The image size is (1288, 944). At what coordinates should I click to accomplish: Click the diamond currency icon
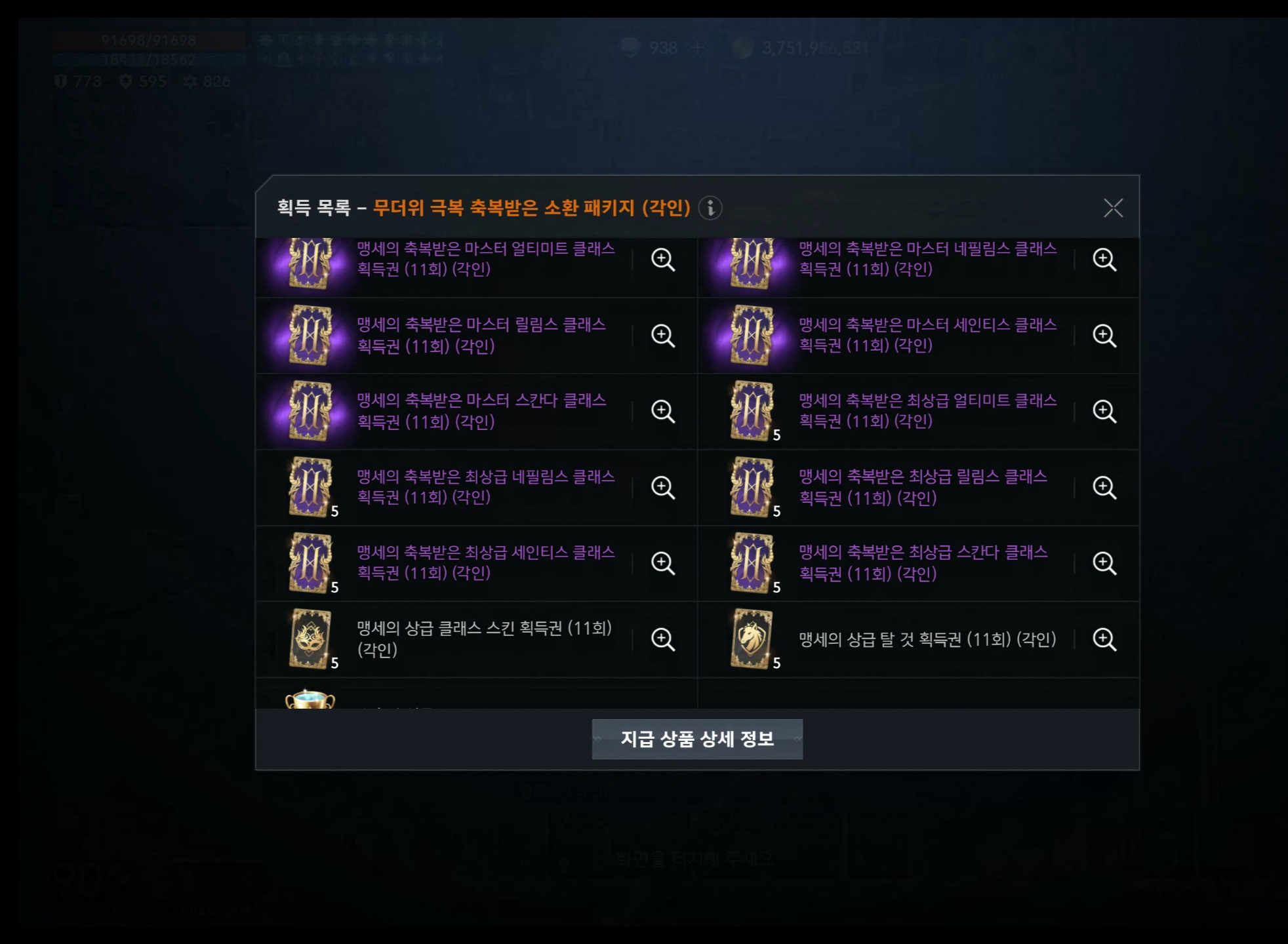point(628,47)
